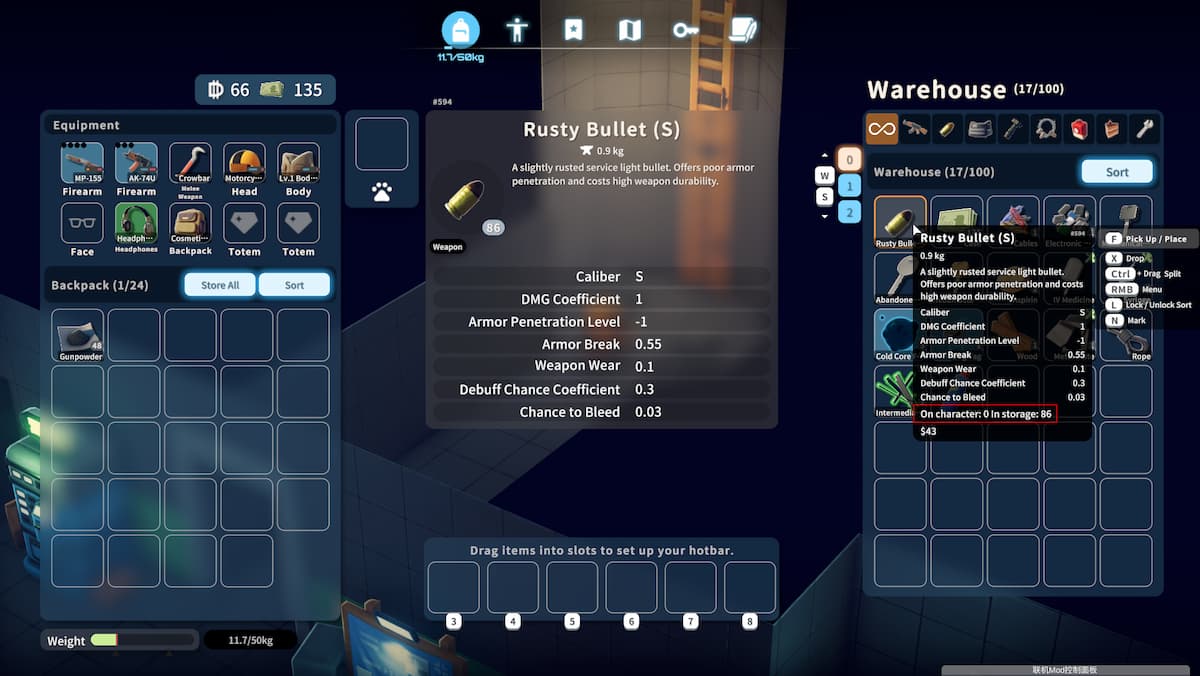The width and height of the screenshot is (1200, 676).
Task: Pick the Rope item in warehouse
Action: [x=1125, y=335]
